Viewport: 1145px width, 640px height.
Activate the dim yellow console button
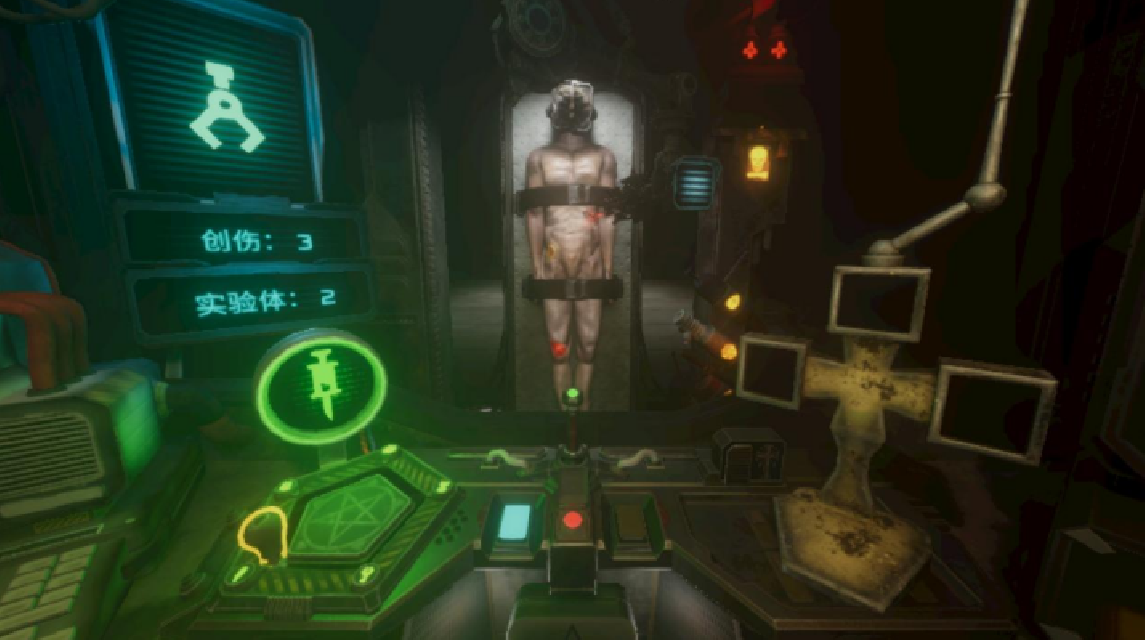pyautogui.click(x=628, y=521)
